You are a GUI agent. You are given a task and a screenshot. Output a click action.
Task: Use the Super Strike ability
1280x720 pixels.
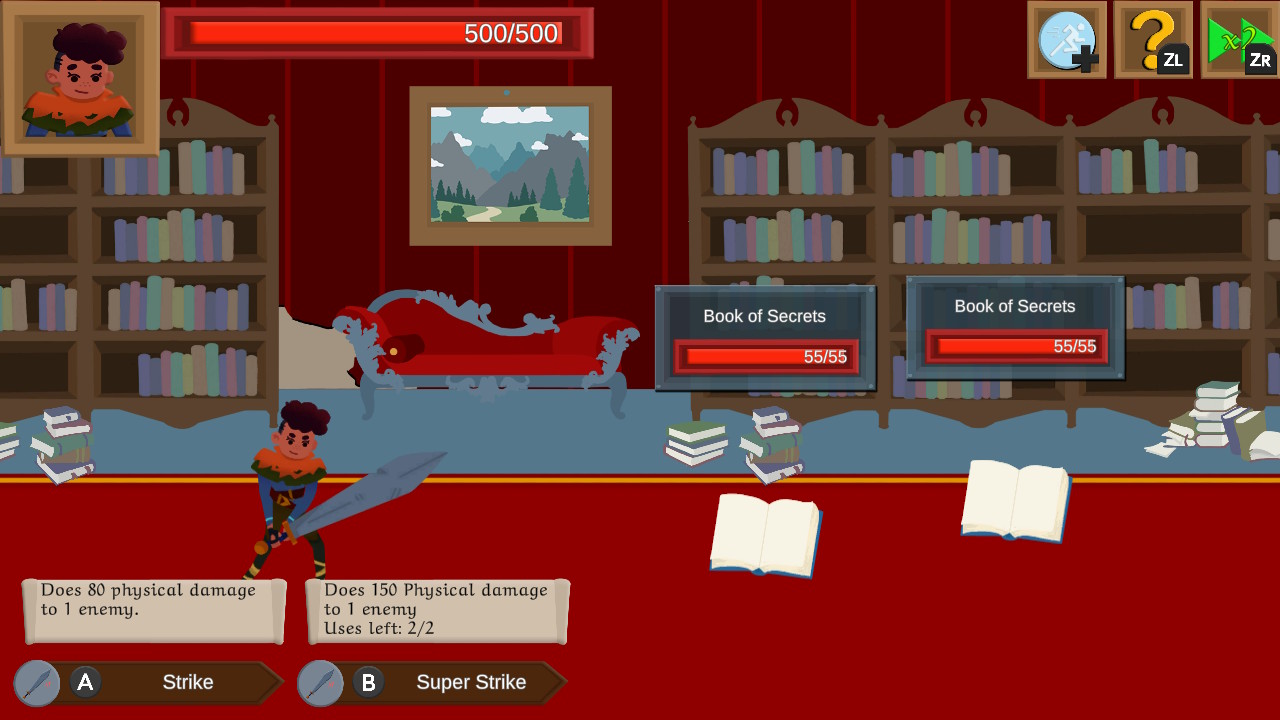tap(470, 683)
